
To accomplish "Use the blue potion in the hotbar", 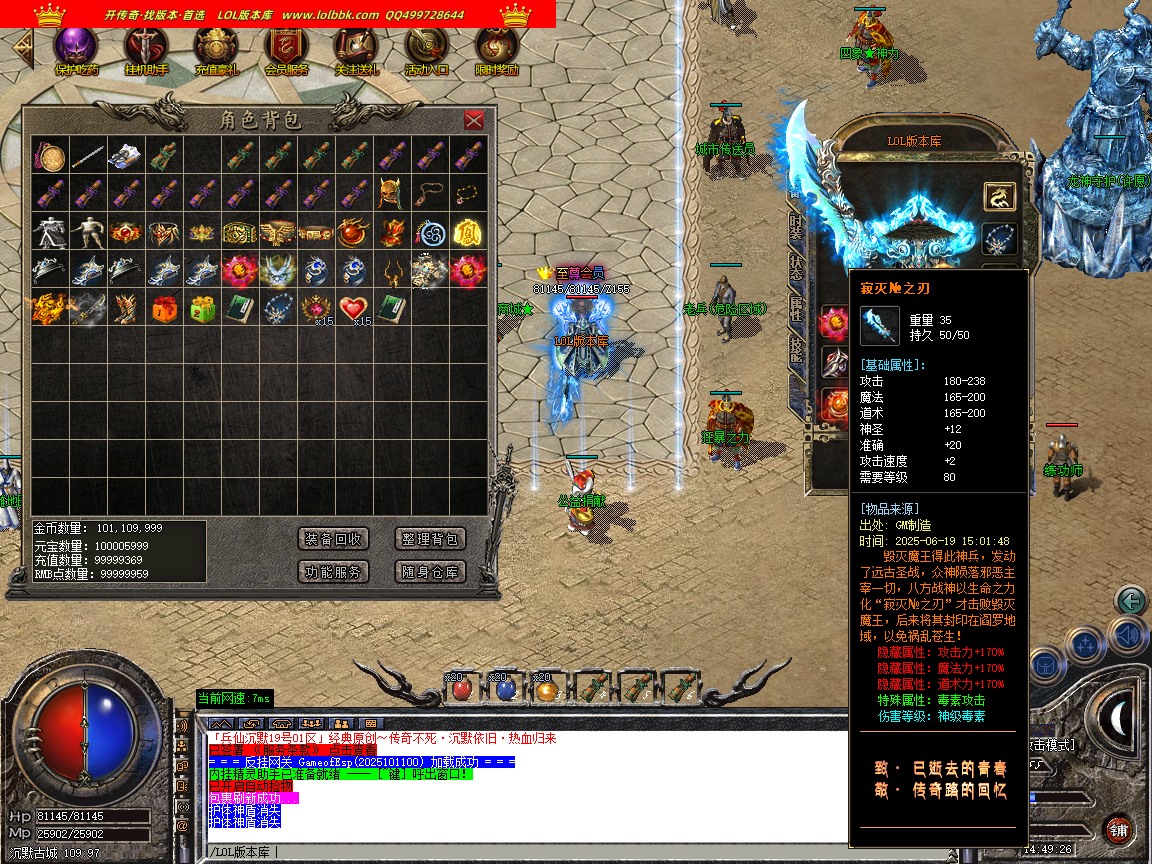I will [x=505, y=689].
